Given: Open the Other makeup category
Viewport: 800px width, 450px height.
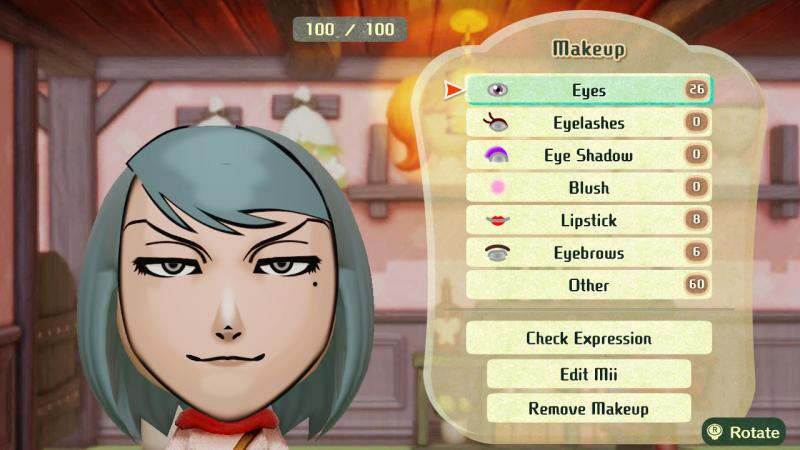Looking at the screenshot, I should [589, 285].
